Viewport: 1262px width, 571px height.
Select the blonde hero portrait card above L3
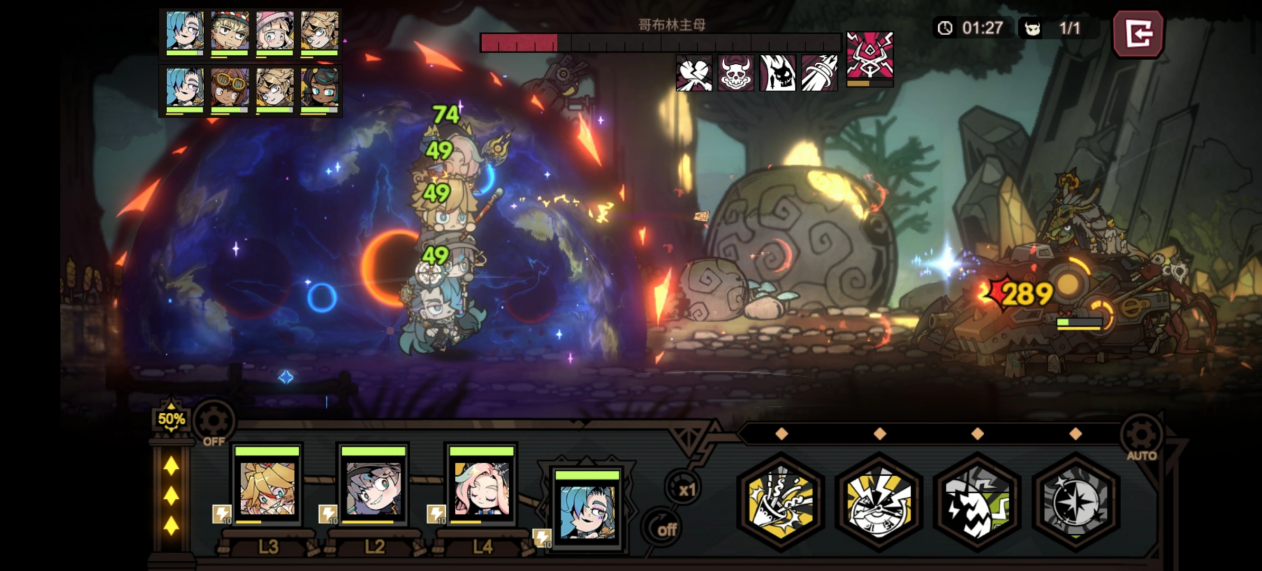(x=267, y=485)
